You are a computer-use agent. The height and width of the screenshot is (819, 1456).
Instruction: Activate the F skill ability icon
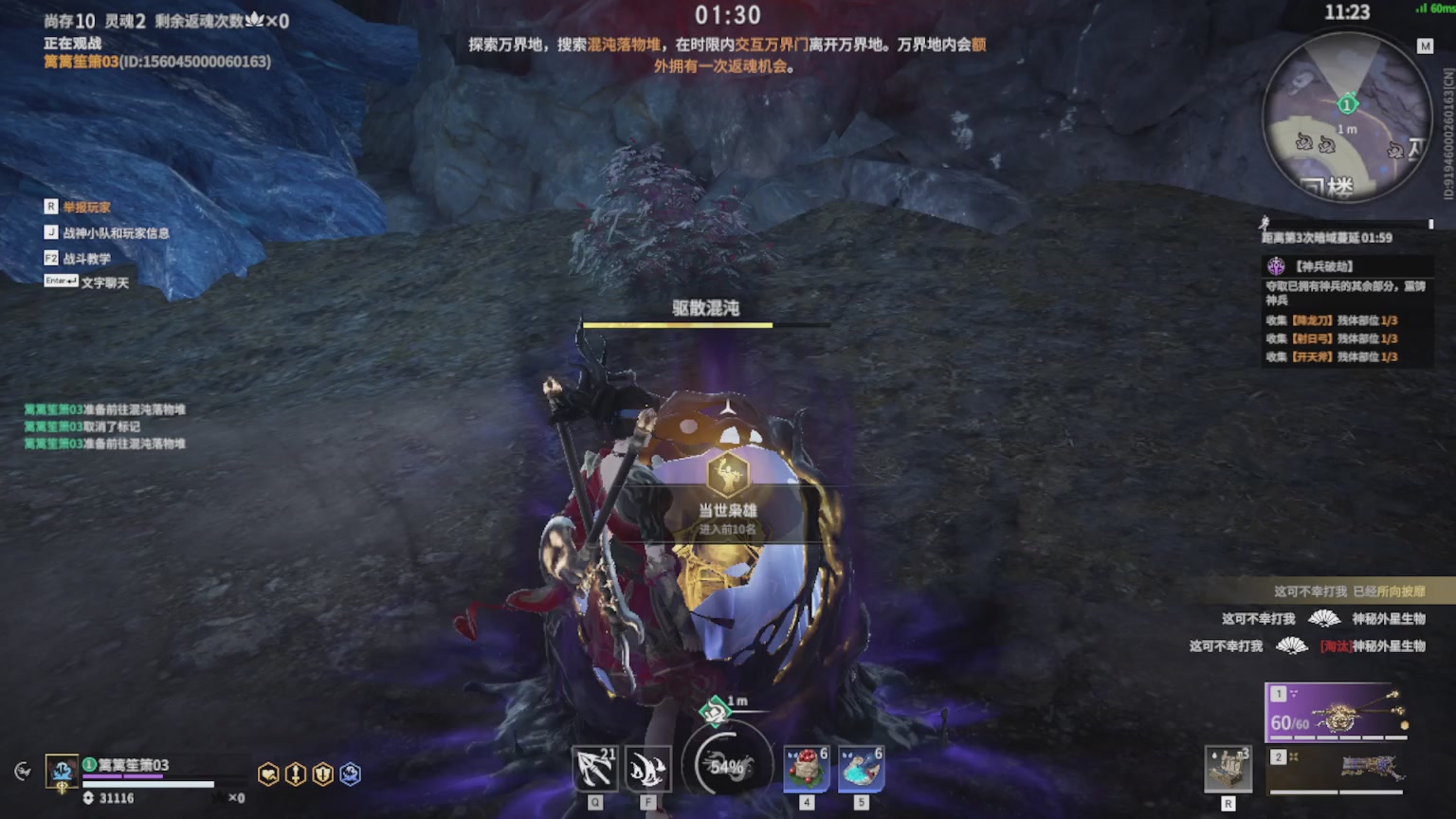649,768
